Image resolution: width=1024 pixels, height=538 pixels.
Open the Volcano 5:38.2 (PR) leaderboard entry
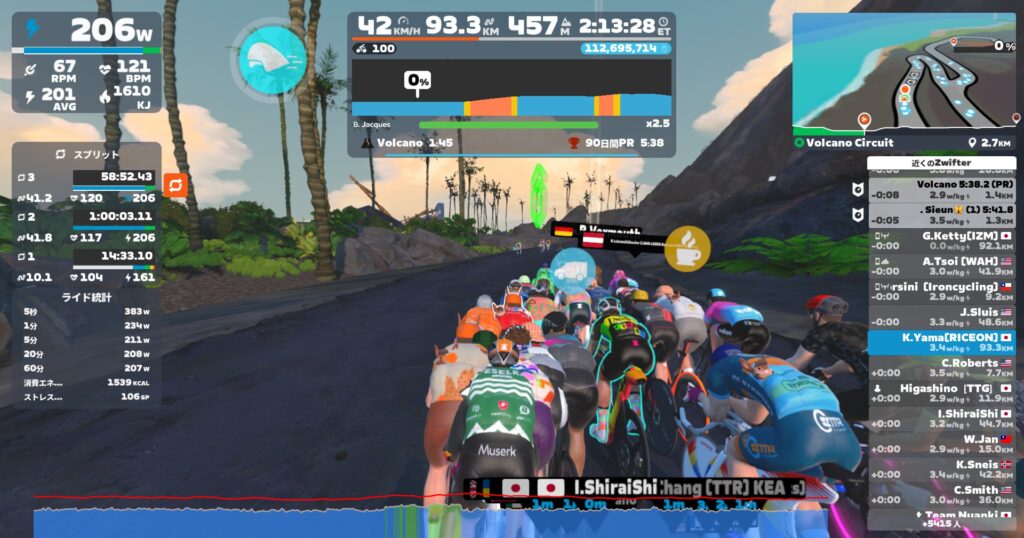tap(940, 190)
